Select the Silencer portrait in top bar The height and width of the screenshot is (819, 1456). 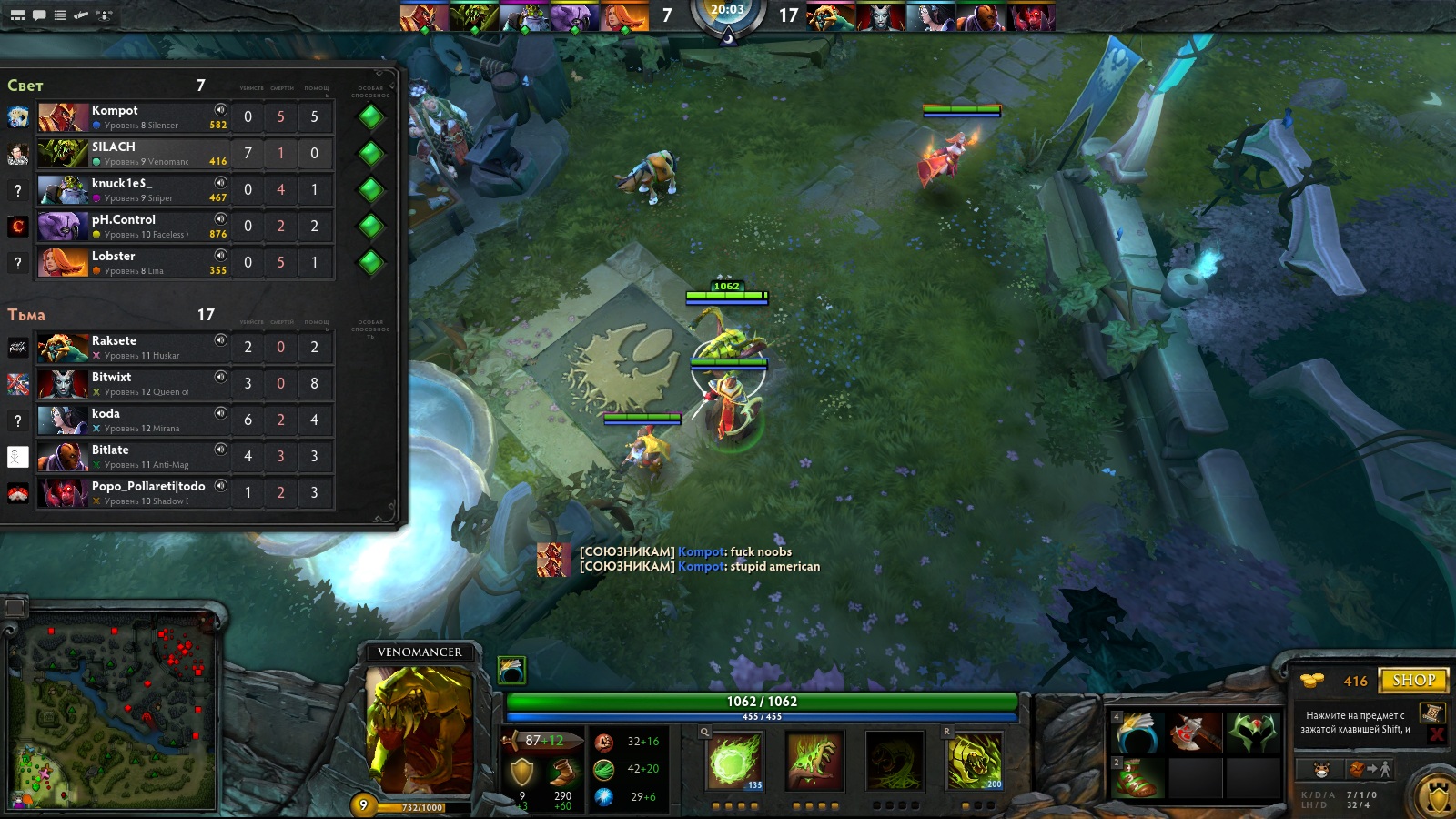pos(424,16)
